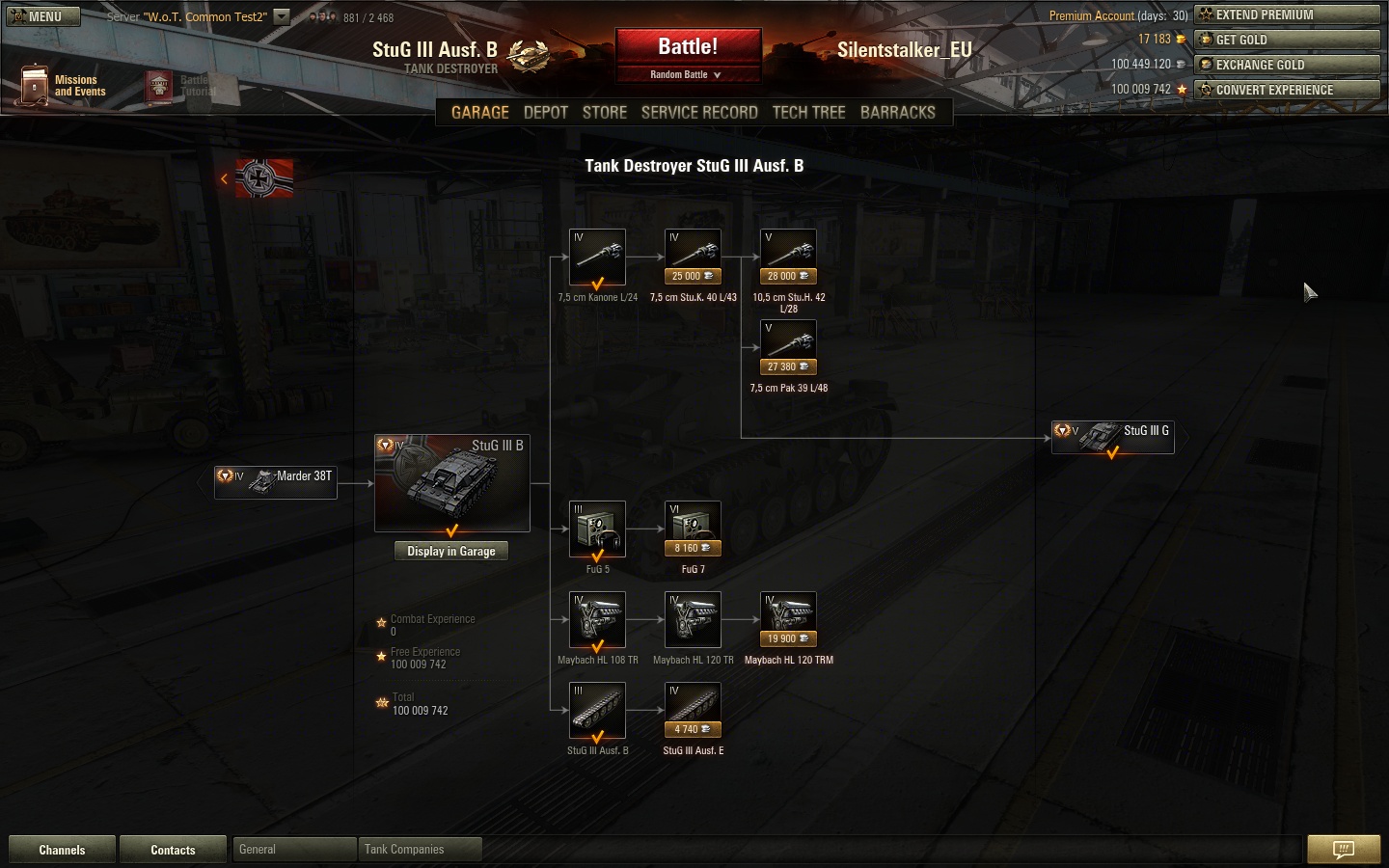Viewport: 1389px width, 868px height.
Task: Exchange gold using the Exchange Gold button
Action: (x=1287, y=65)
